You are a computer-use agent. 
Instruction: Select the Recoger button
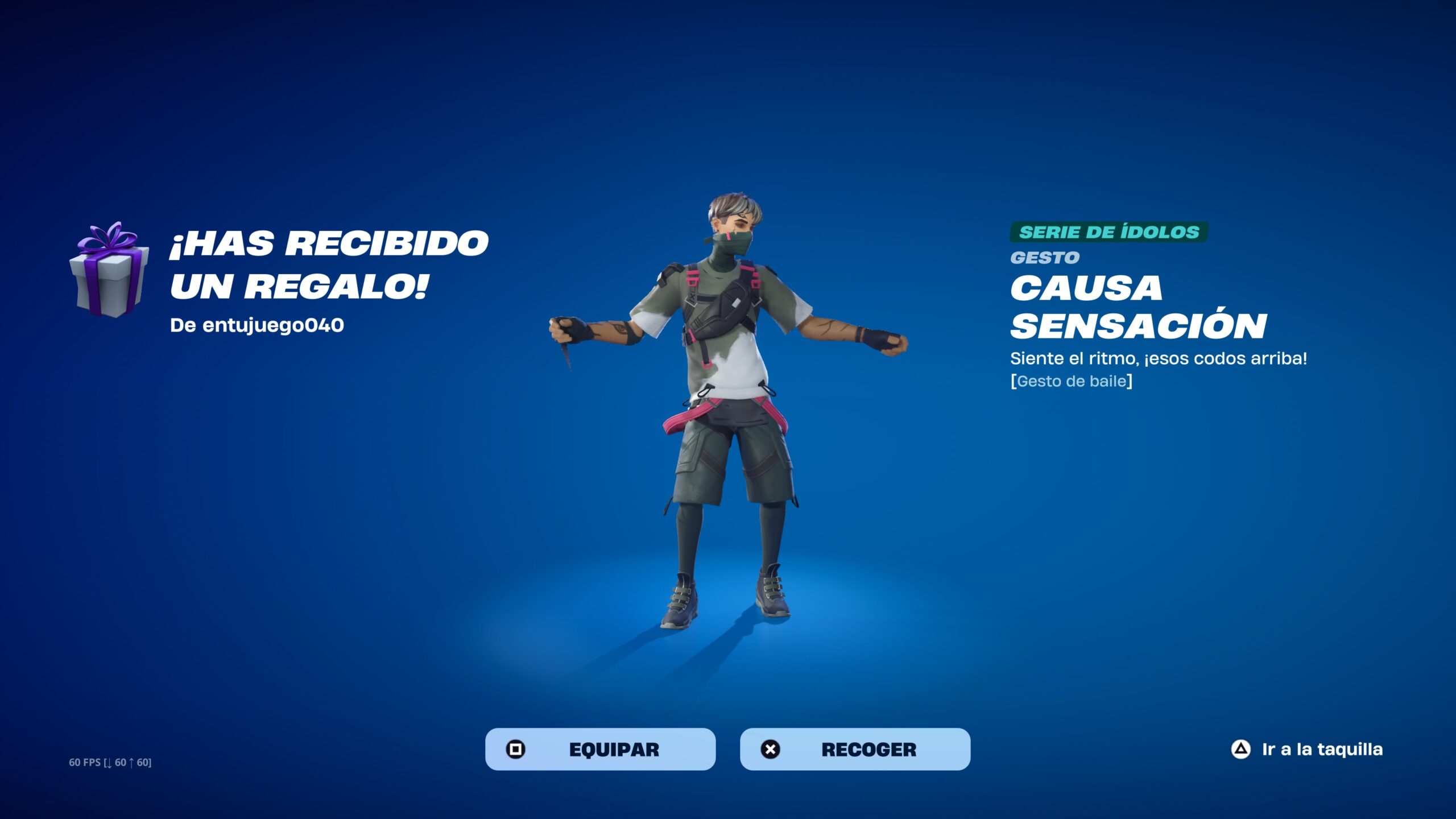855,749
